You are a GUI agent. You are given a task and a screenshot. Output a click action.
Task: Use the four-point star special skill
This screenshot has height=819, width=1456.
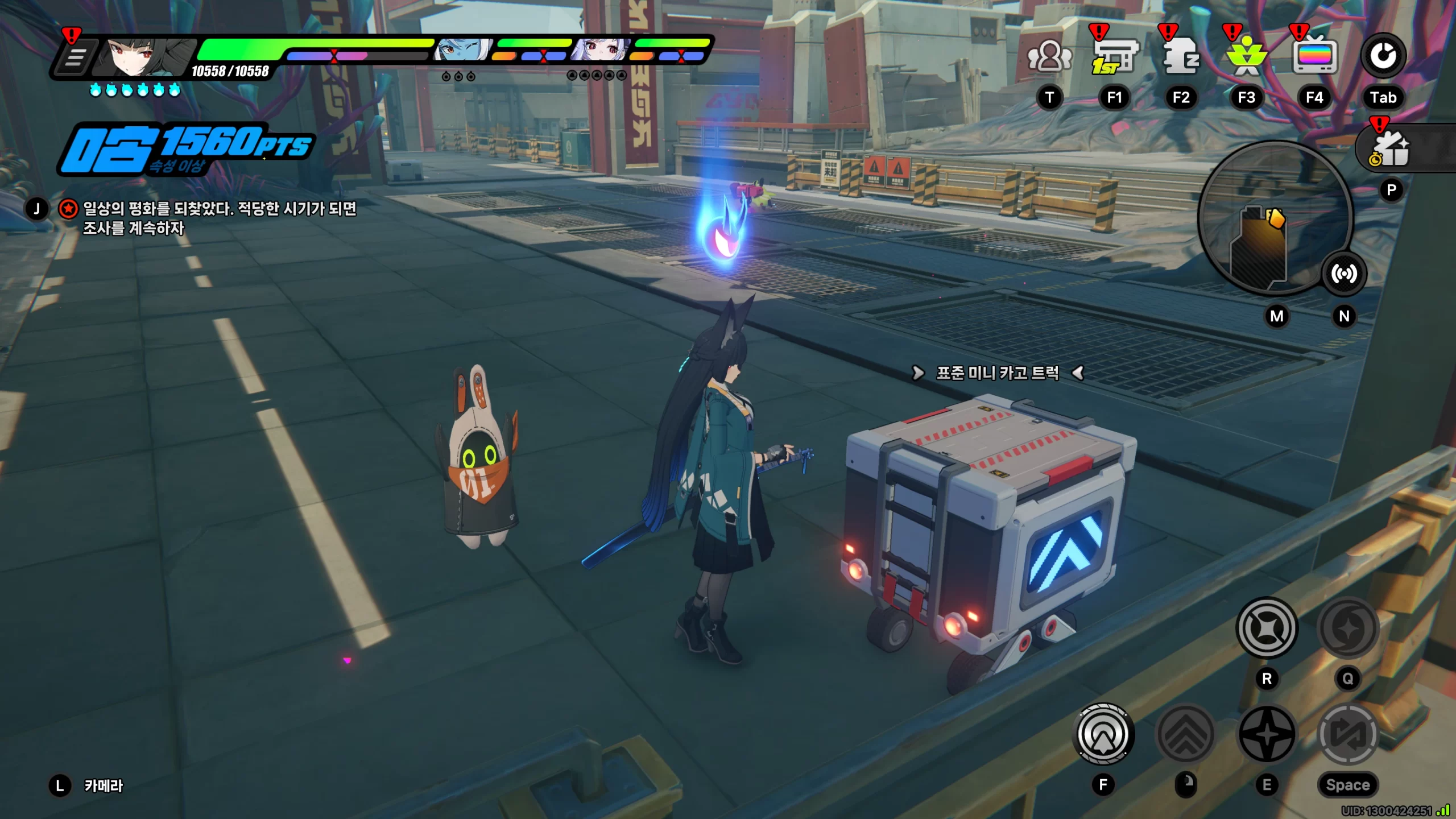click(x=1267, y=734)
